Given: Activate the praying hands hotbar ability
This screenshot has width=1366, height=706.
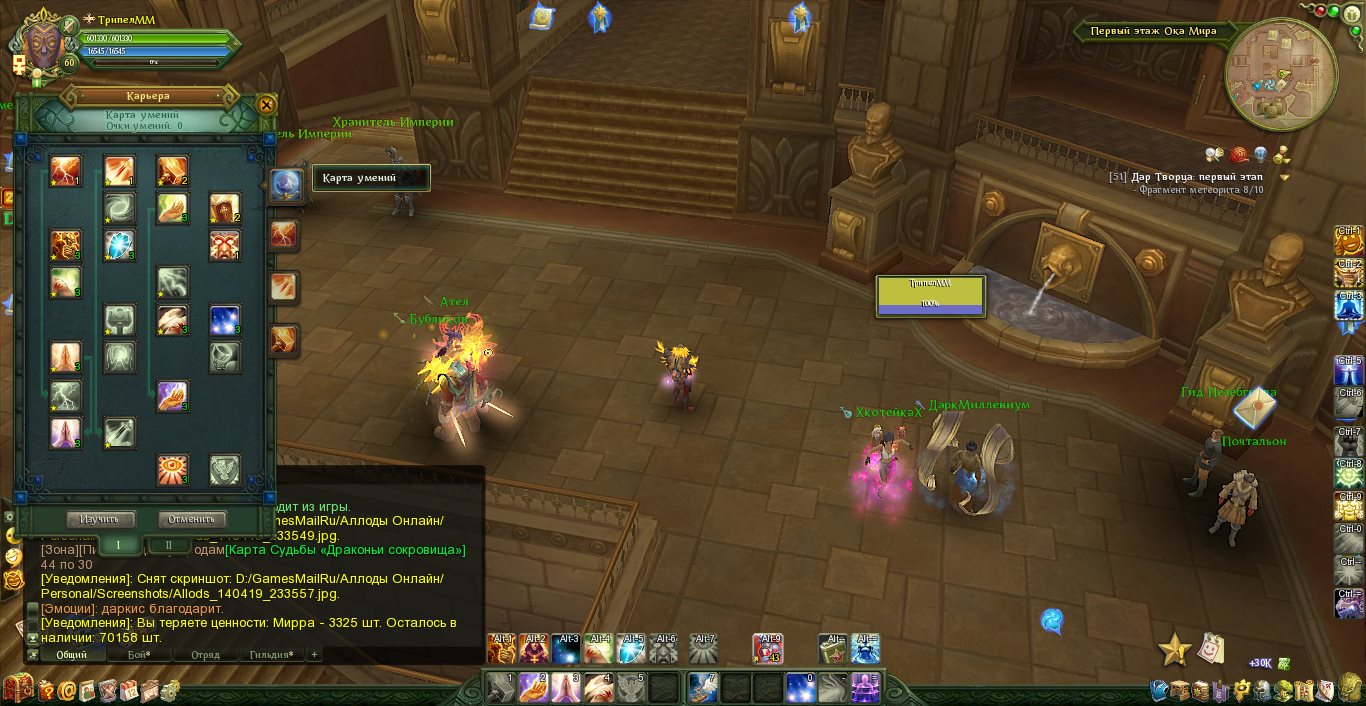Looking at the screenshot, I should coord(565,687).
